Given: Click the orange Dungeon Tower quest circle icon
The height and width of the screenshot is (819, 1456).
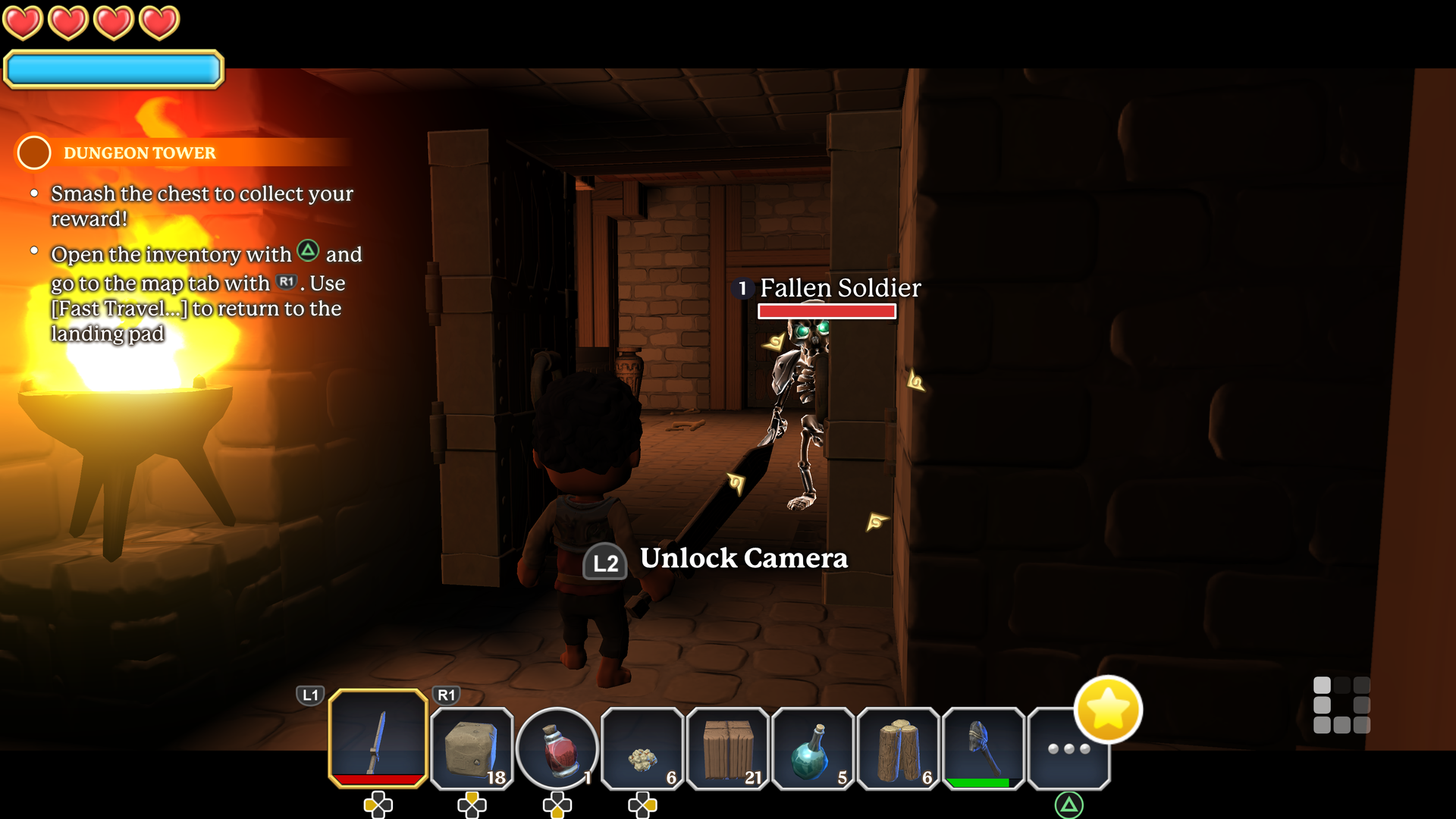Looking at the screenshot, I should (33, 152).
